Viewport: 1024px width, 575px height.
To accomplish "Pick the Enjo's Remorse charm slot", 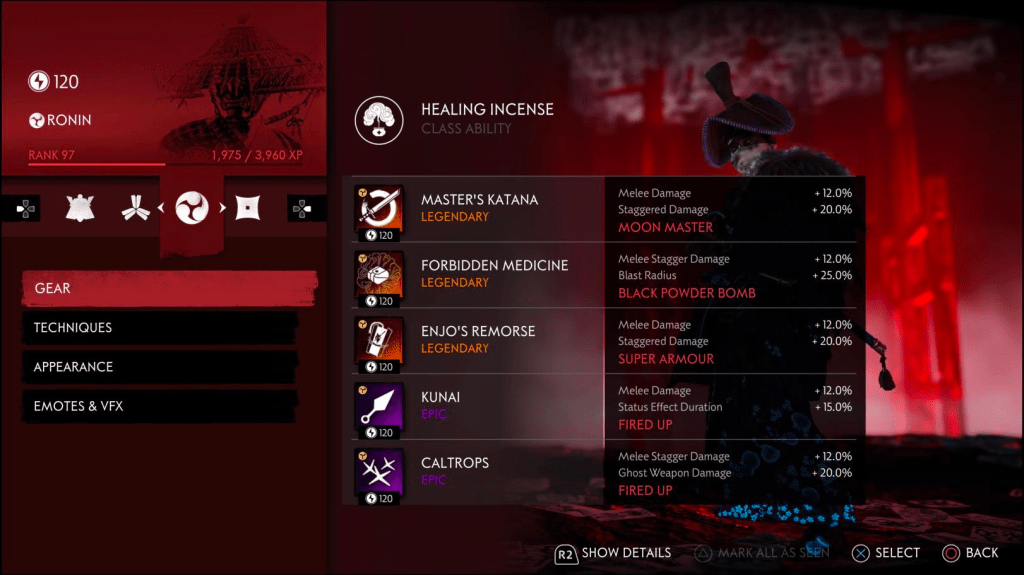I will coord(479,340).
